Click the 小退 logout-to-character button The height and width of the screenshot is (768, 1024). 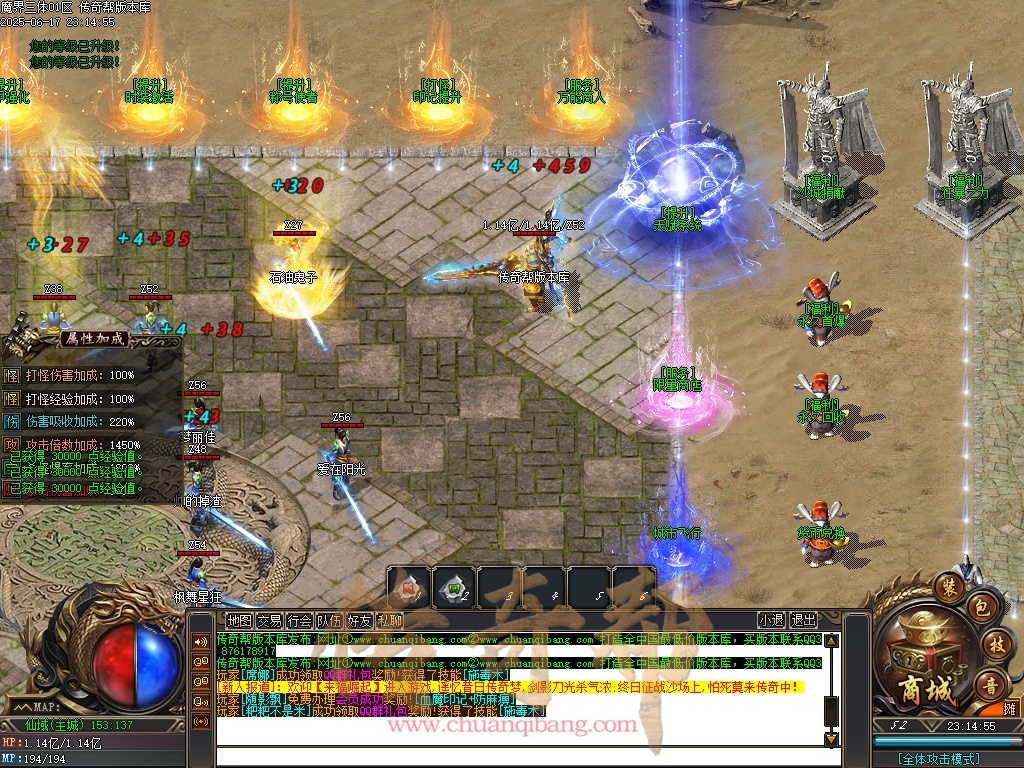[771, 620]
